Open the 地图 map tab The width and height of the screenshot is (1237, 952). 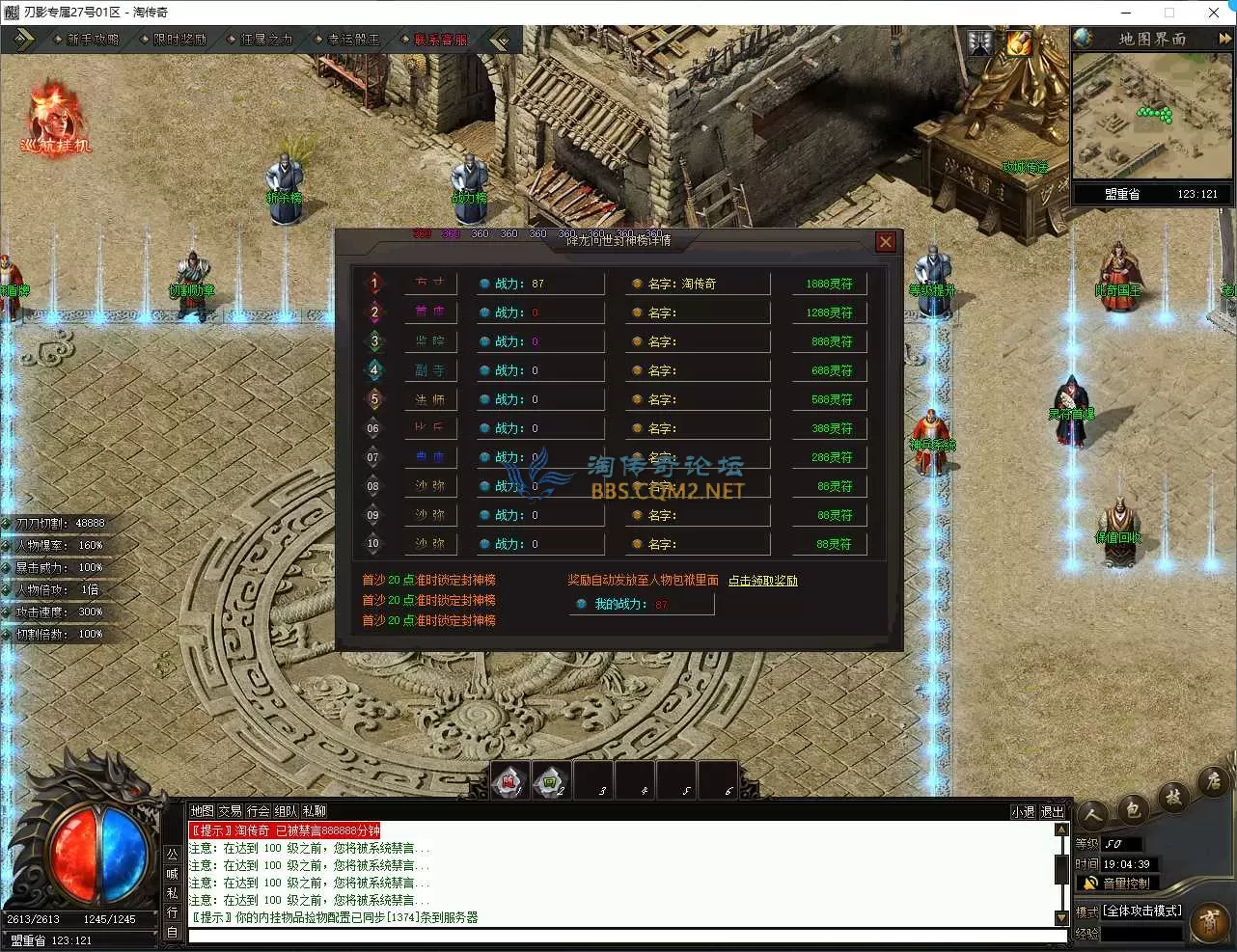tap(202, 811)
